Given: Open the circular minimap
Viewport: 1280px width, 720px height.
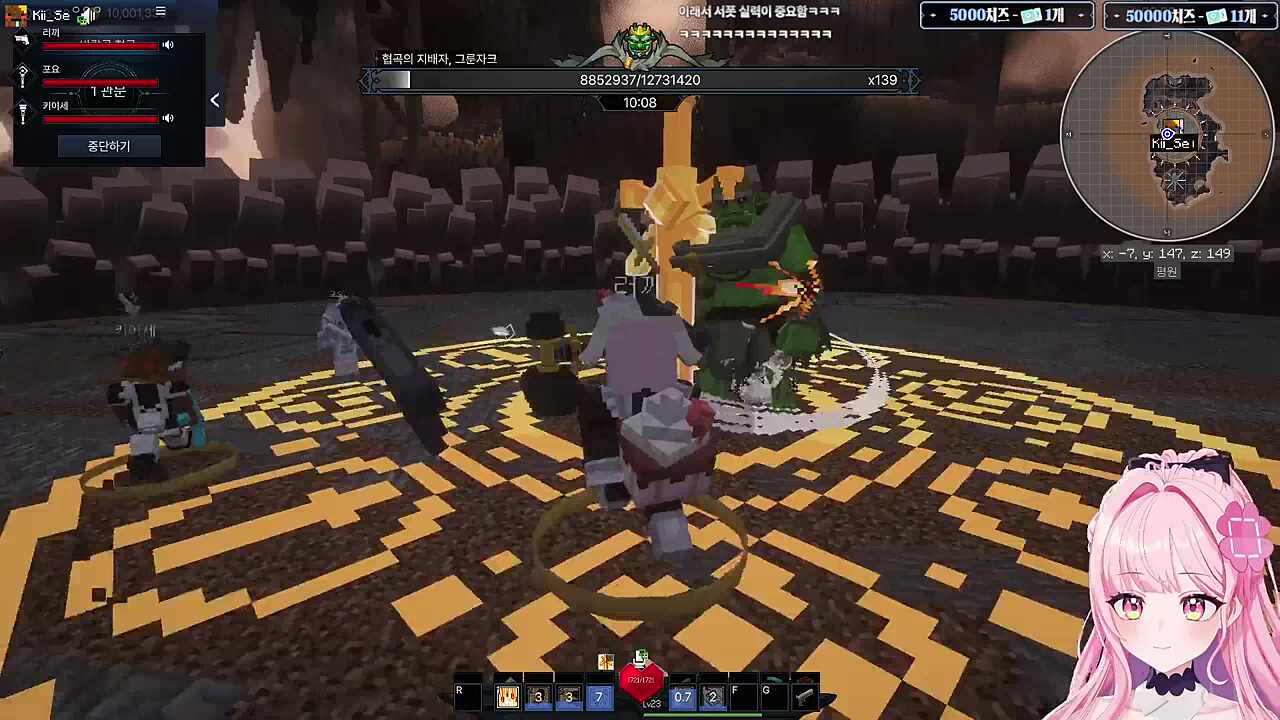Looking at the screenshot, I should click(1167, 136).
